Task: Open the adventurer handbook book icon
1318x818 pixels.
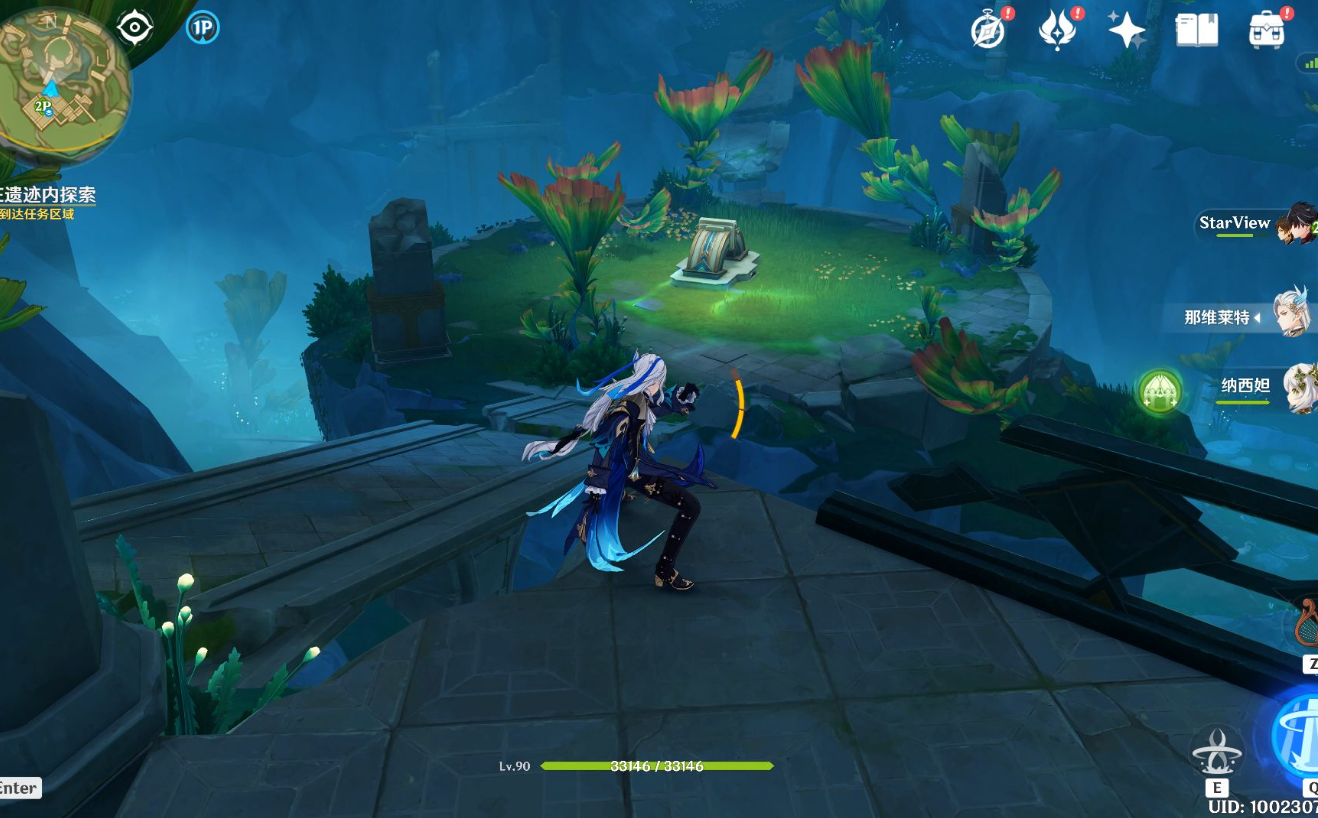Action: [1197, 30]
